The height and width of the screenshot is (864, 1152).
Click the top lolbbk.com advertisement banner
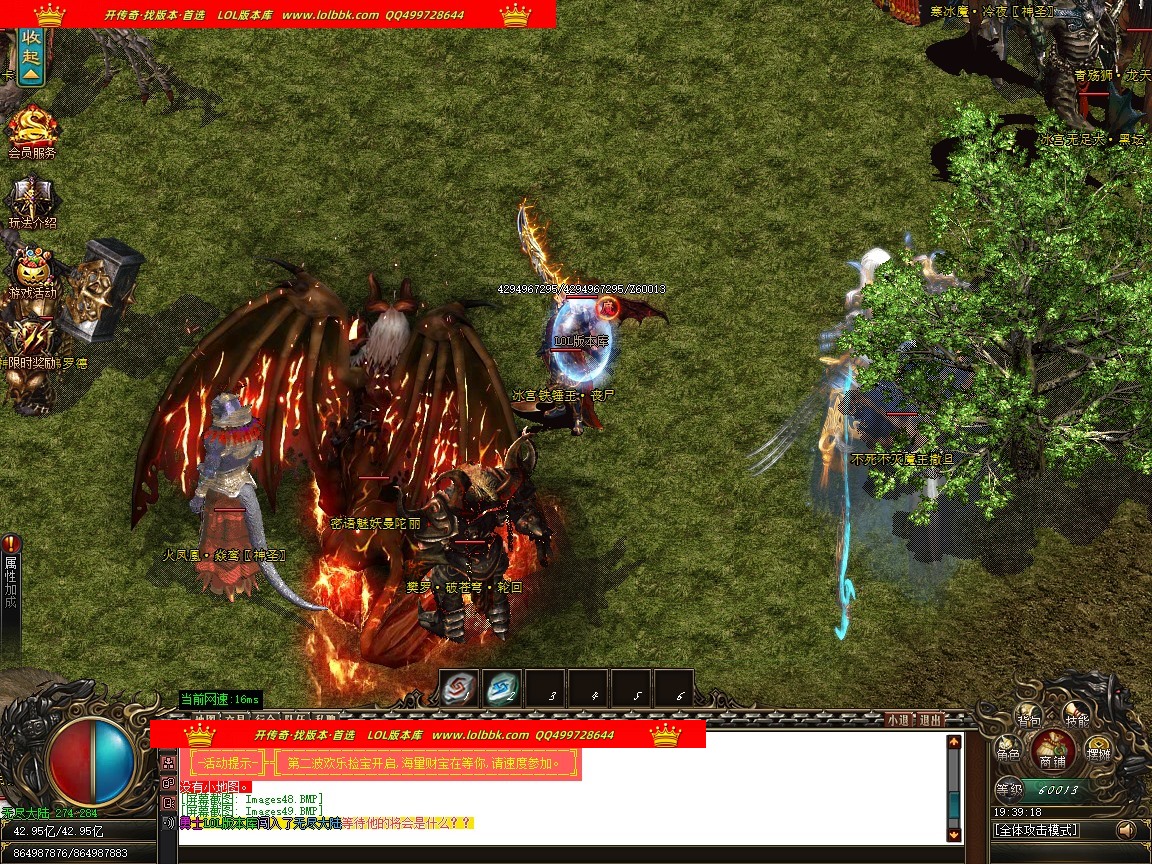coord(278,14)
